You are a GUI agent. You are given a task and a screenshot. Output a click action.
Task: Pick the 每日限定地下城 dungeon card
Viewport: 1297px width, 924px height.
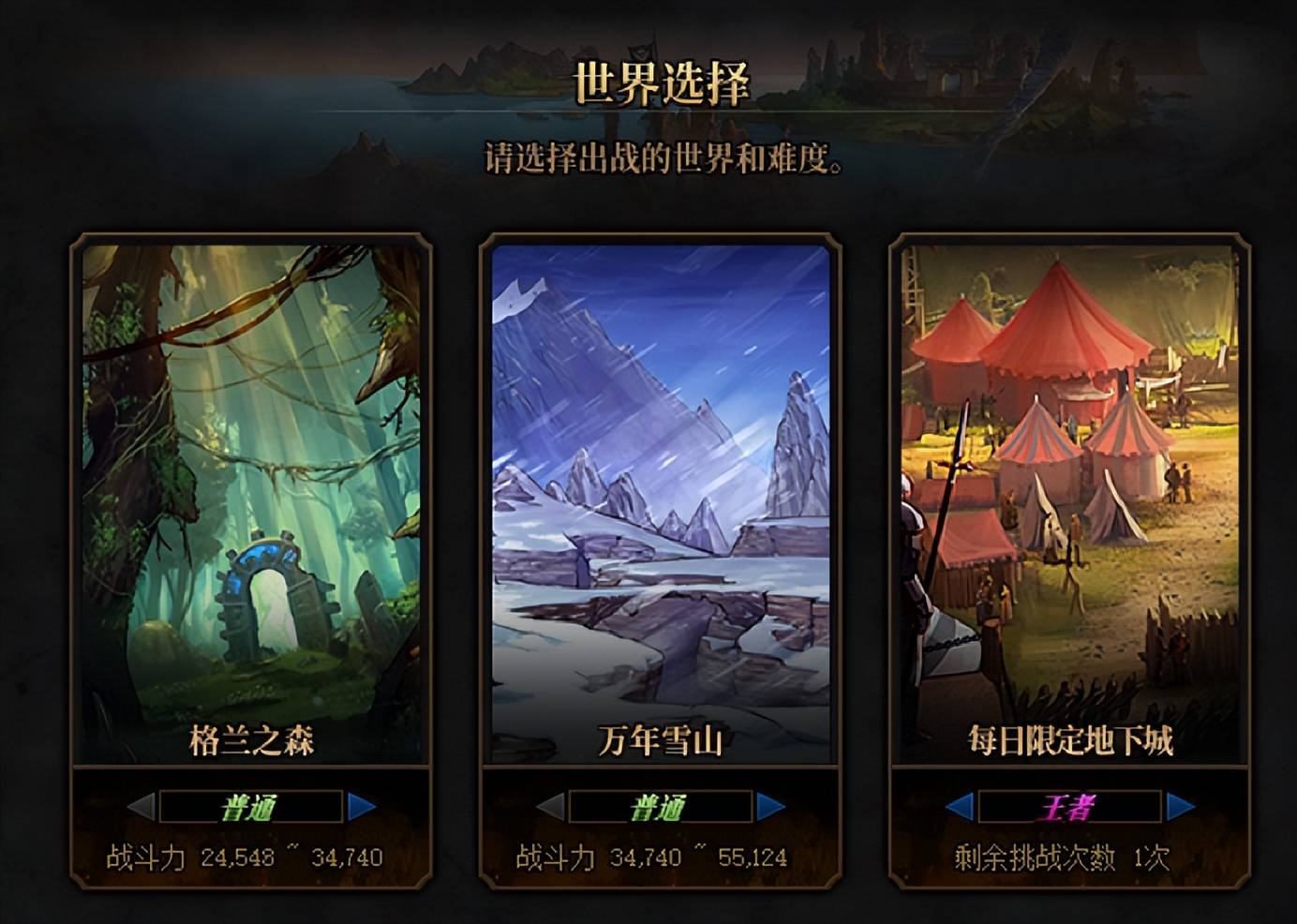[1069, 501]
